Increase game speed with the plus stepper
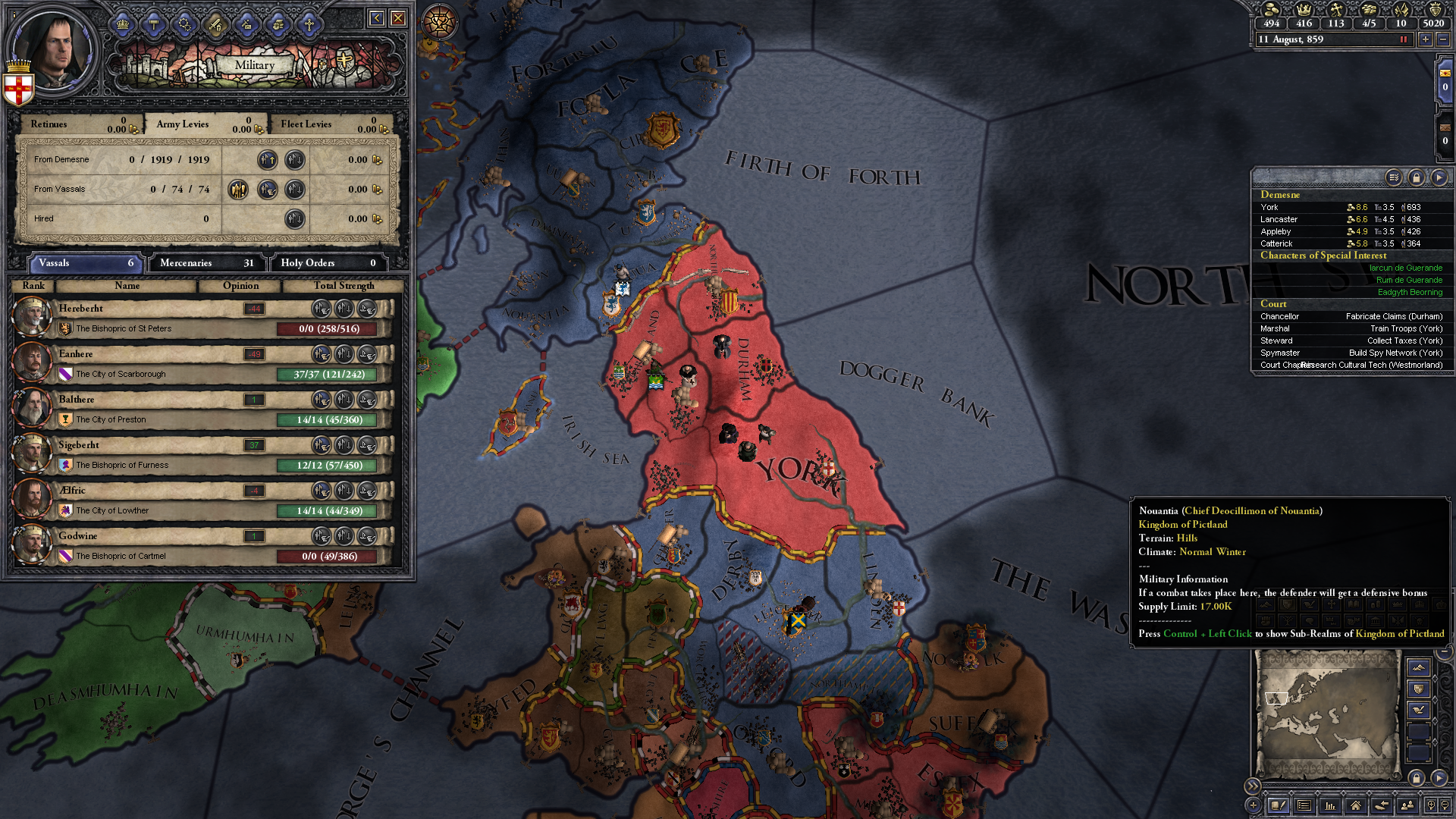1456x819 pixels. [x=1426, y=39]
